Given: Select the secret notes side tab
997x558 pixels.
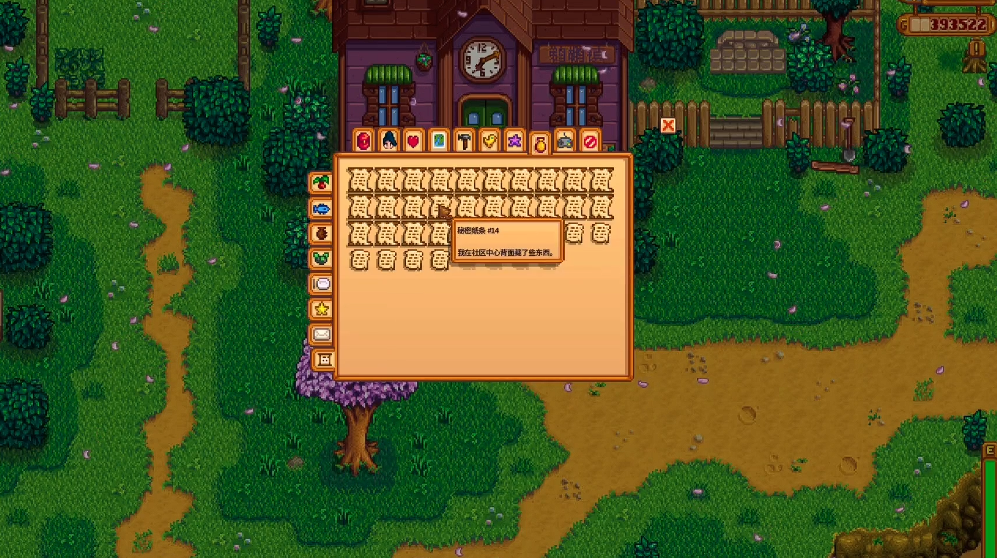Looking at the screenshot, I should click(324, 359).
